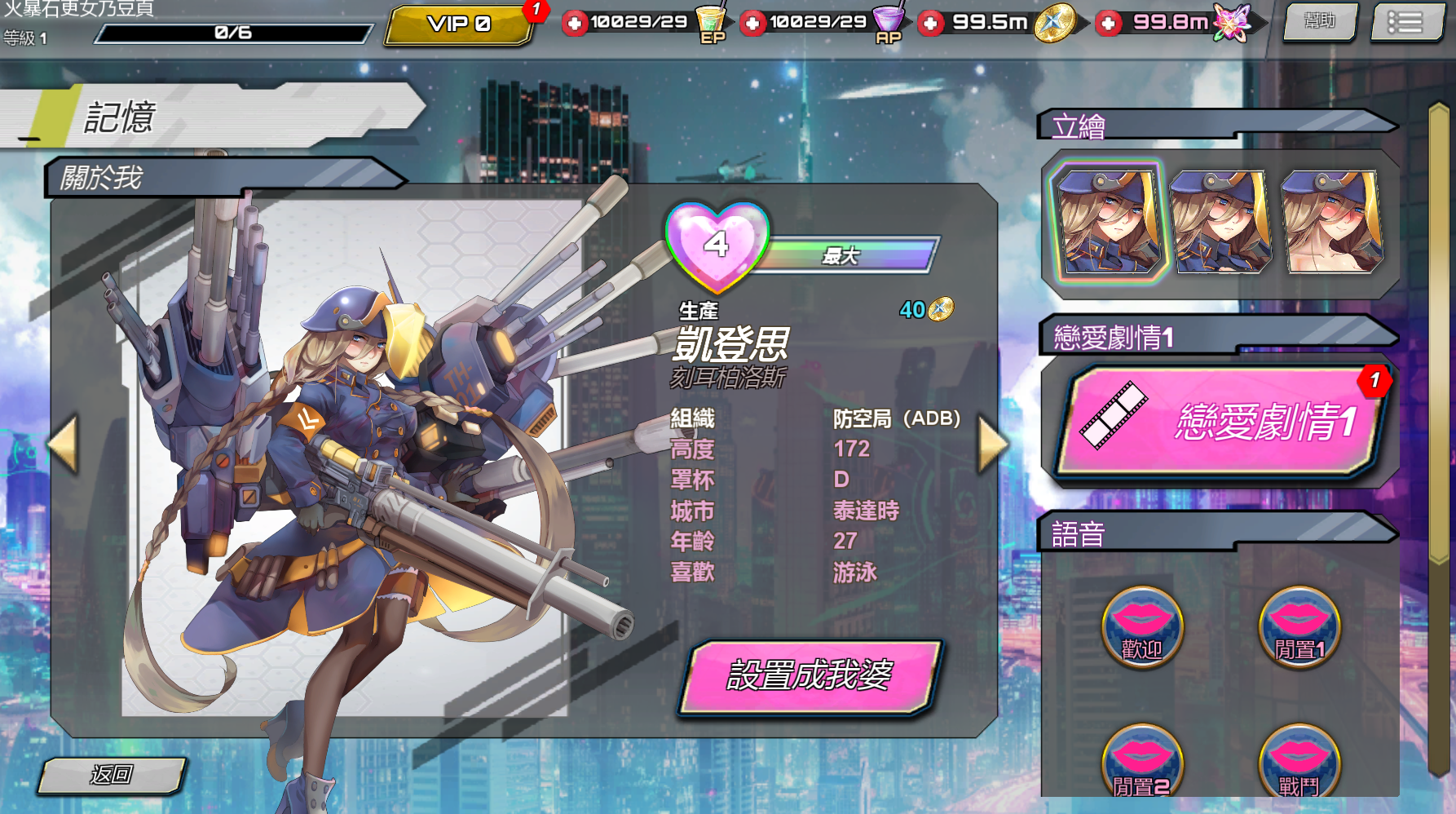Play the 歡迎 welcome voice line
The image size is (1456, 814).
1141,628
